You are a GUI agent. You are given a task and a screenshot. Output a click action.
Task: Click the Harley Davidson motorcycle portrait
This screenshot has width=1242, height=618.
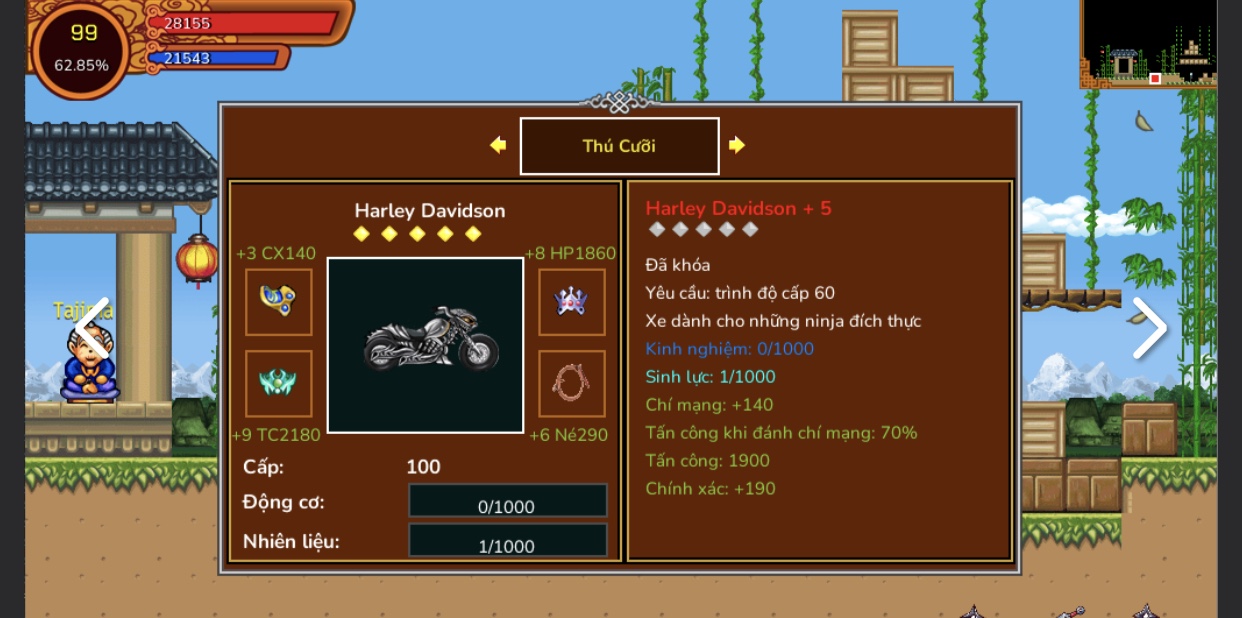tap(426, 345)
